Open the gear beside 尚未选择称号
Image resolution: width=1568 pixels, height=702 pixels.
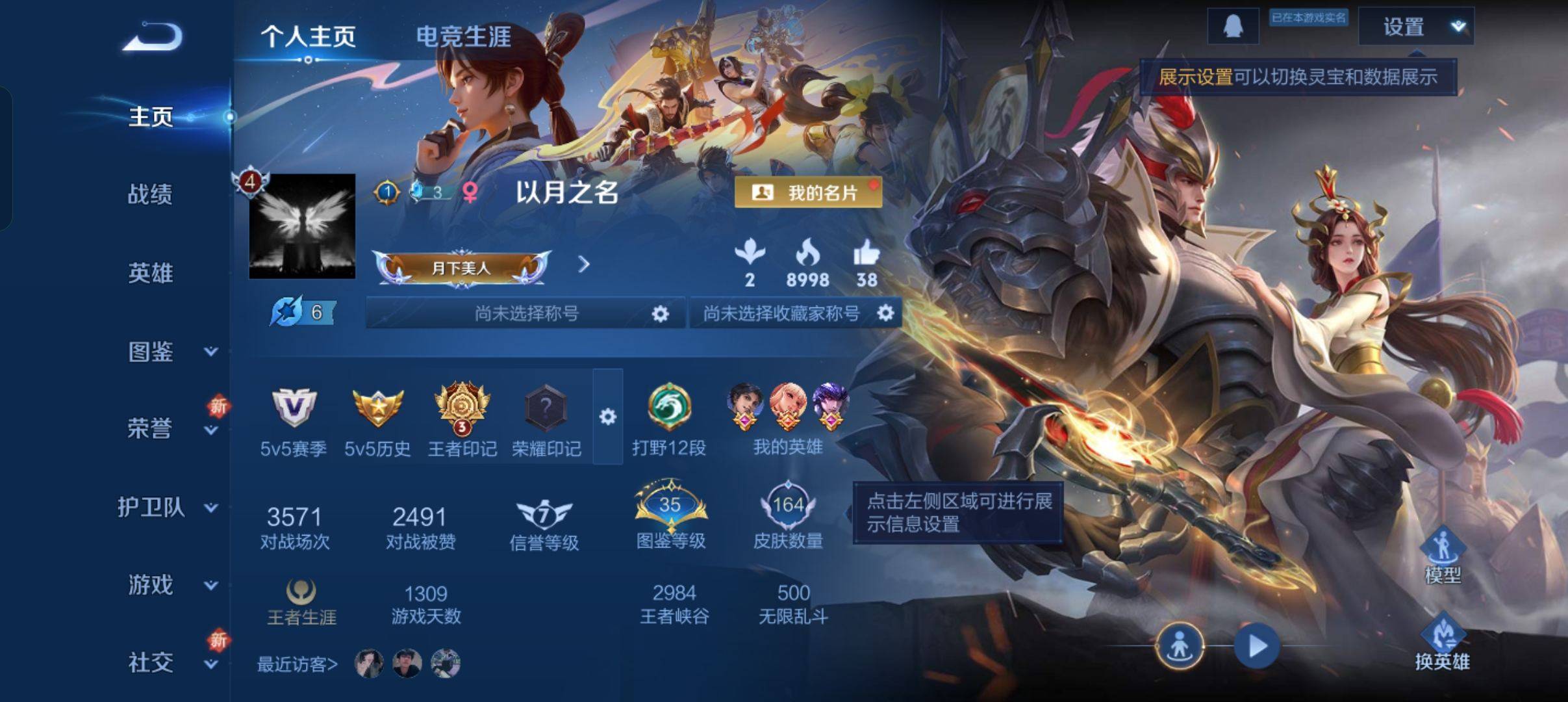coord(661,313)
